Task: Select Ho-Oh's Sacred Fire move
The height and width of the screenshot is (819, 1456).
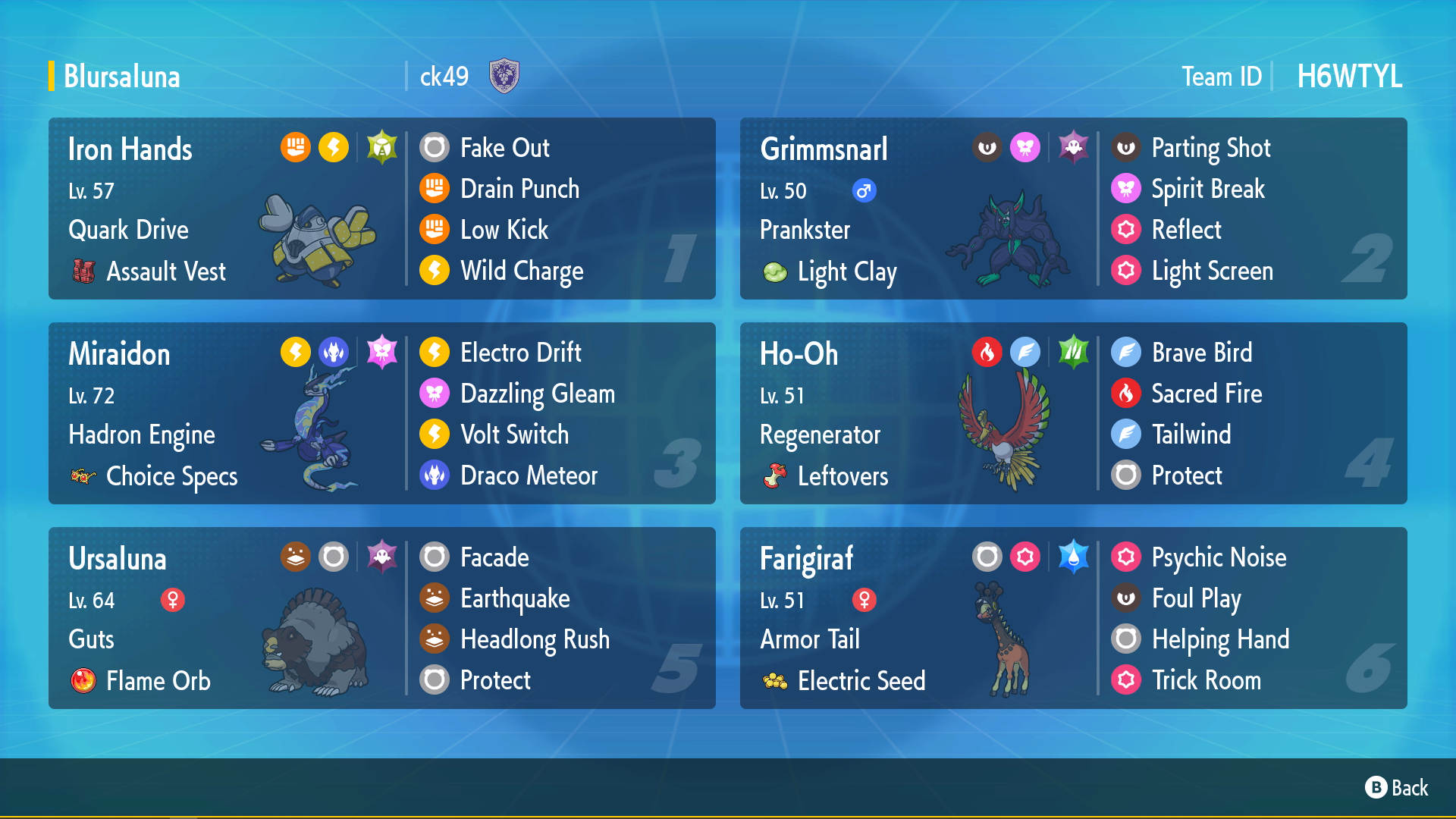Action: 1206,394
